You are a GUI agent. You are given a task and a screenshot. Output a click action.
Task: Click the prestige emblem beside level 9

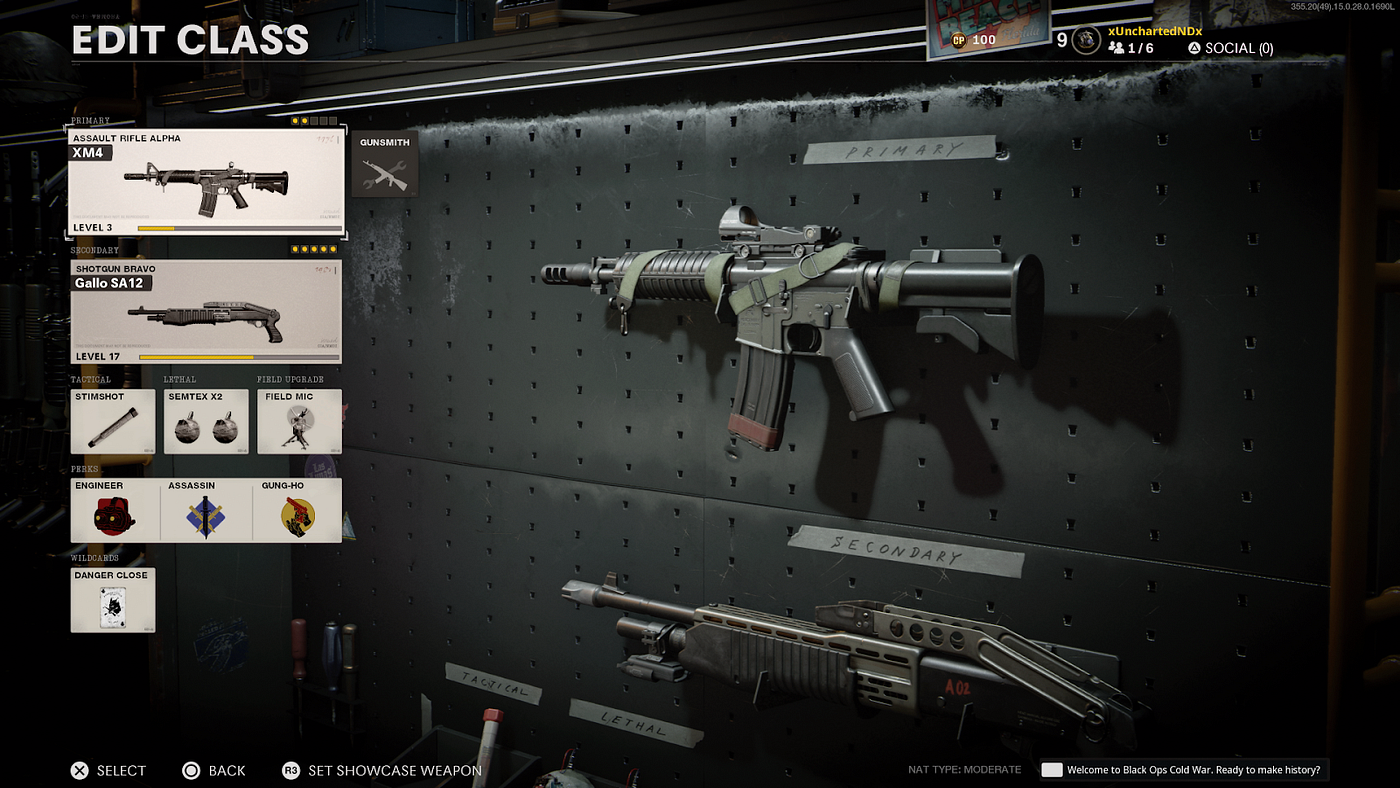click(x=1084, y=41)
